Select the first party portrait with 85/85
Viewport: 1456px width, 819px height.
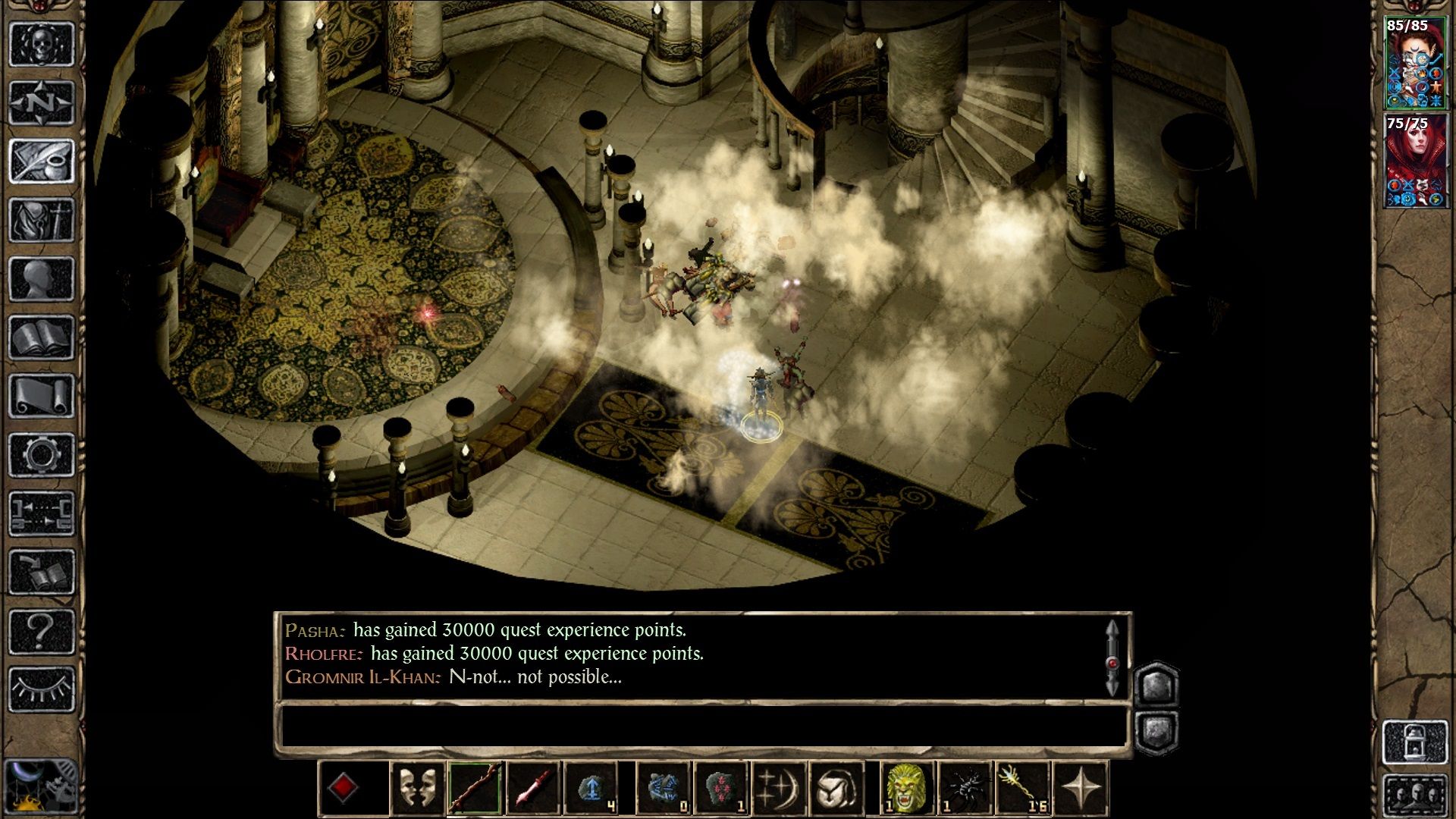tap(1415, 64)
